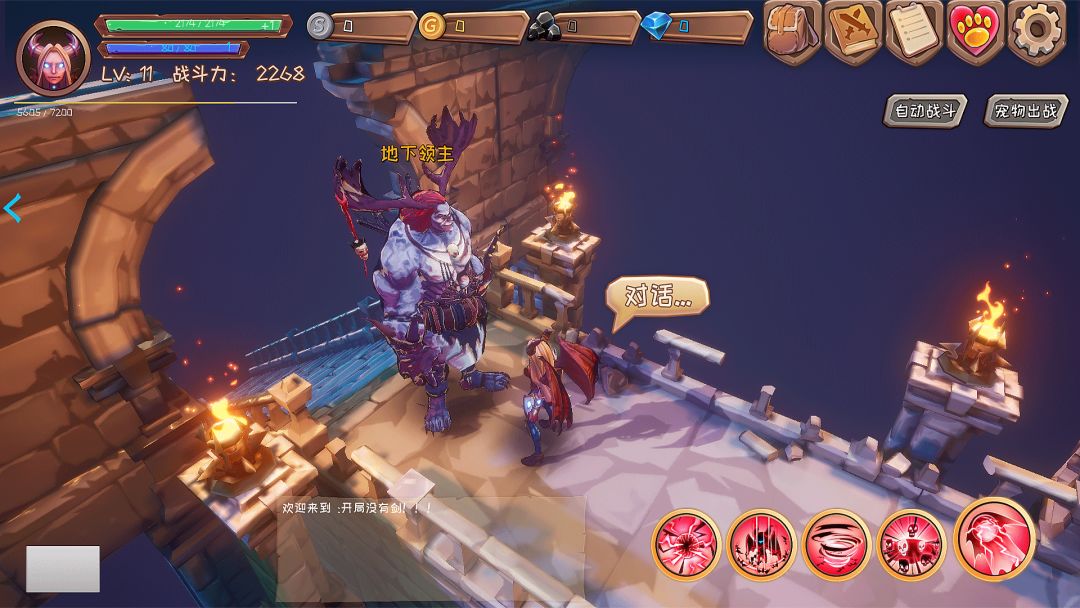Use the large lightning orb attack
This screenshot has height=608, width=1080.
(x=994, y=538)
